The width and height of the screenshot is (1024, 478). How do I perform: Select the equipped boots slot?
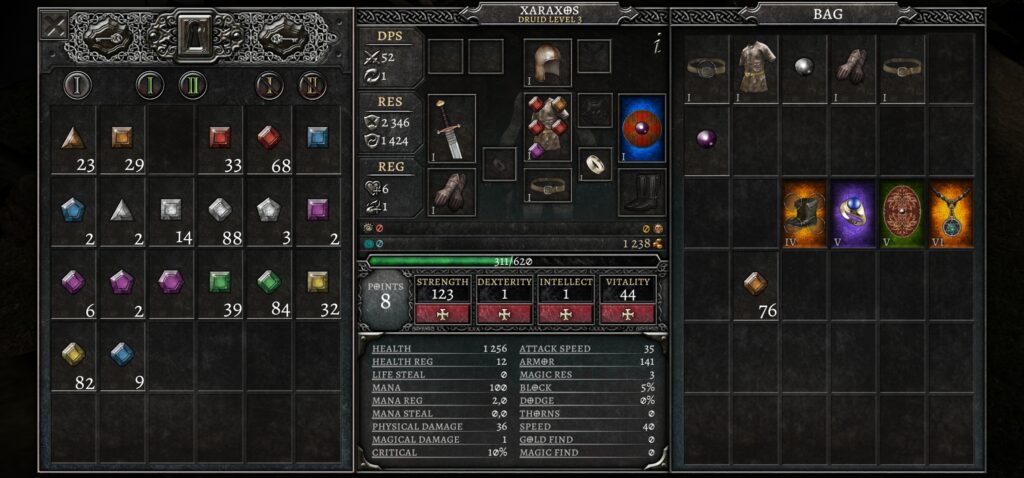coord(642,190)
